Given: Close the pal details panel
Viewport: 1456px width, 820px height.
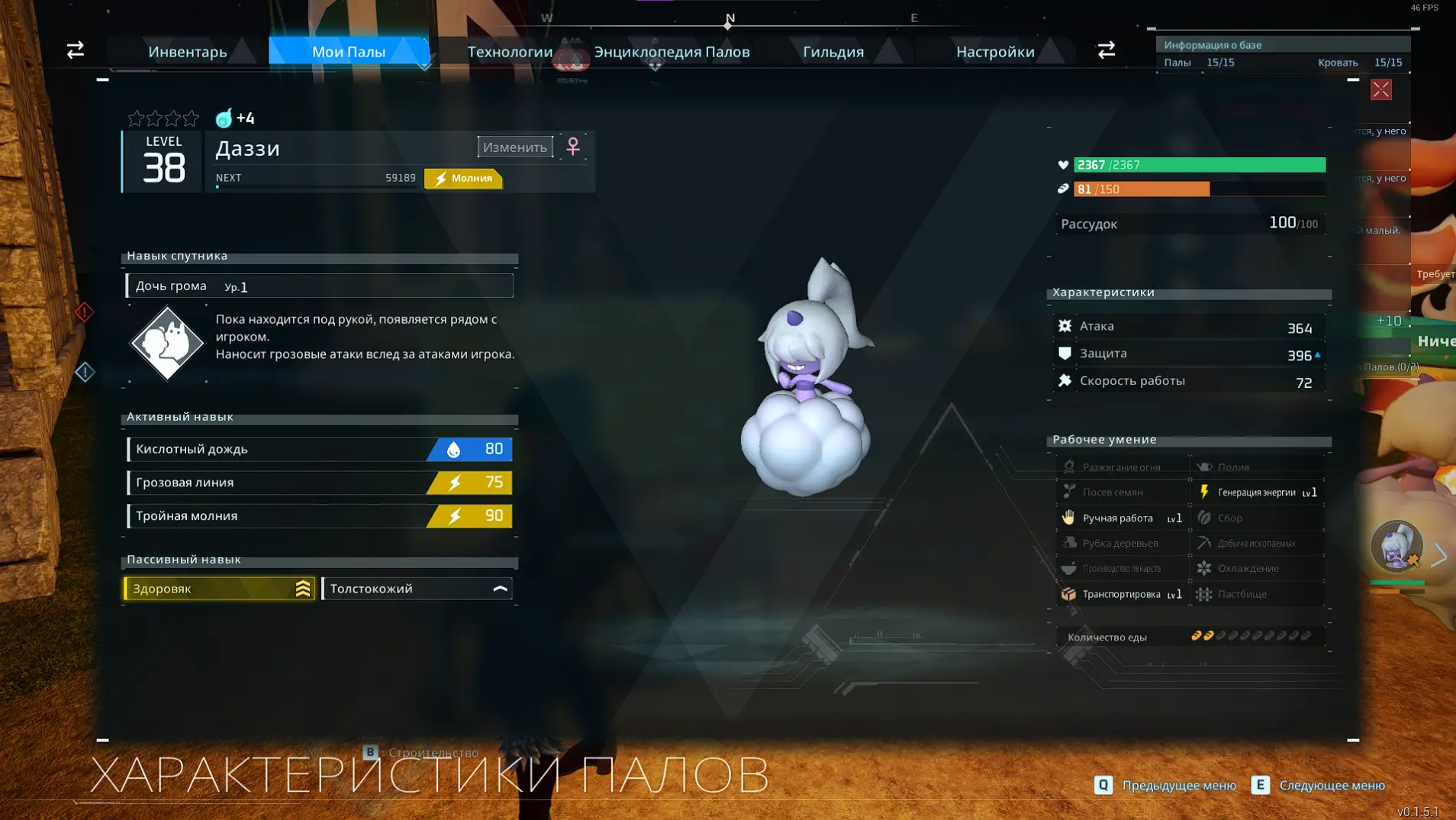Looking at the screenshot, I should click(1380, 90).
